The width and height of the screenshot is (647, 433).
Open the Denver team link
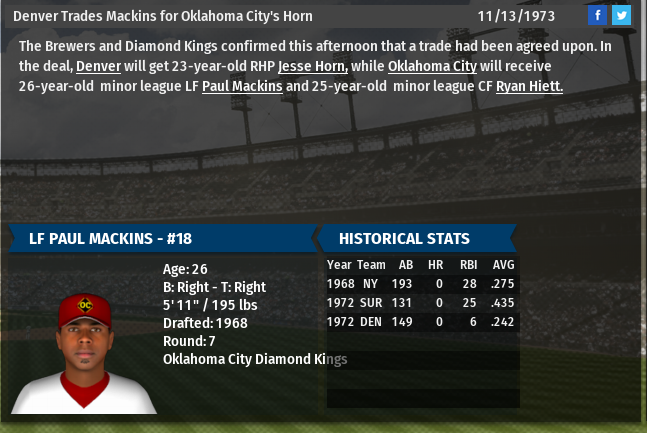coord(98,66)
